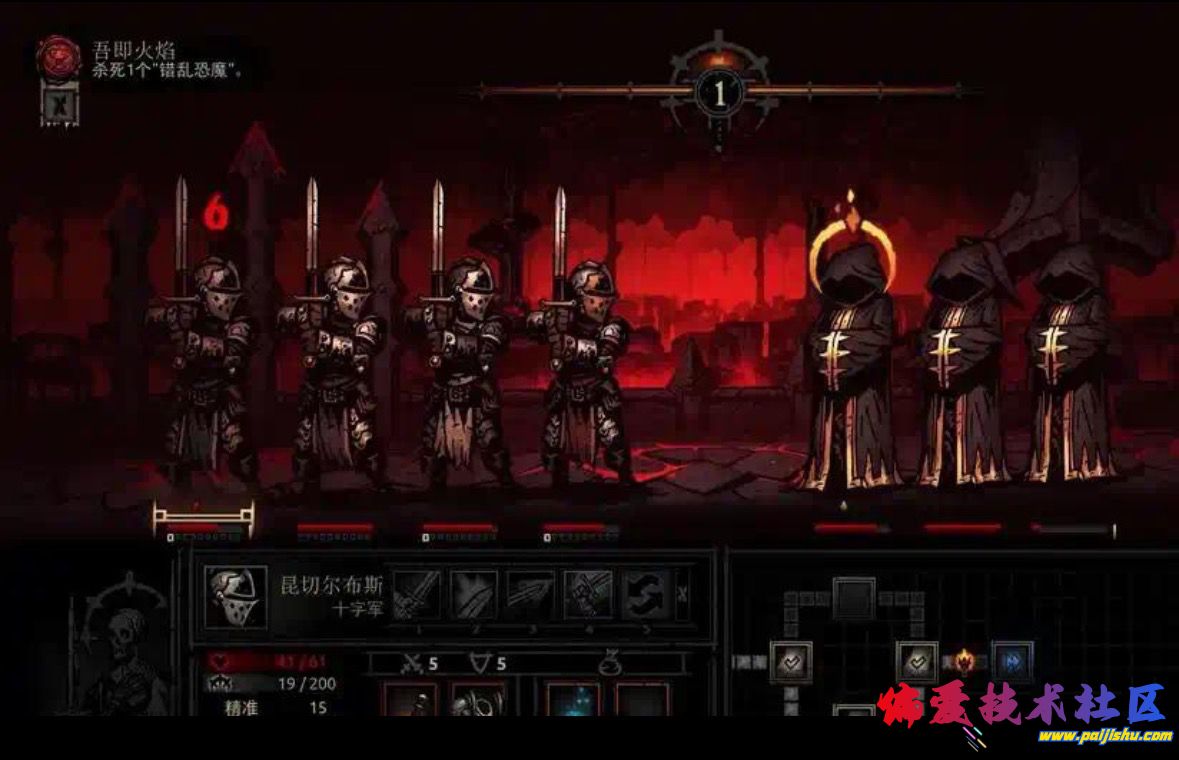Click the torch party marker on the map
Viewport: 1179px width, 760px height.
pyautogui.click(x=964, y=660)
